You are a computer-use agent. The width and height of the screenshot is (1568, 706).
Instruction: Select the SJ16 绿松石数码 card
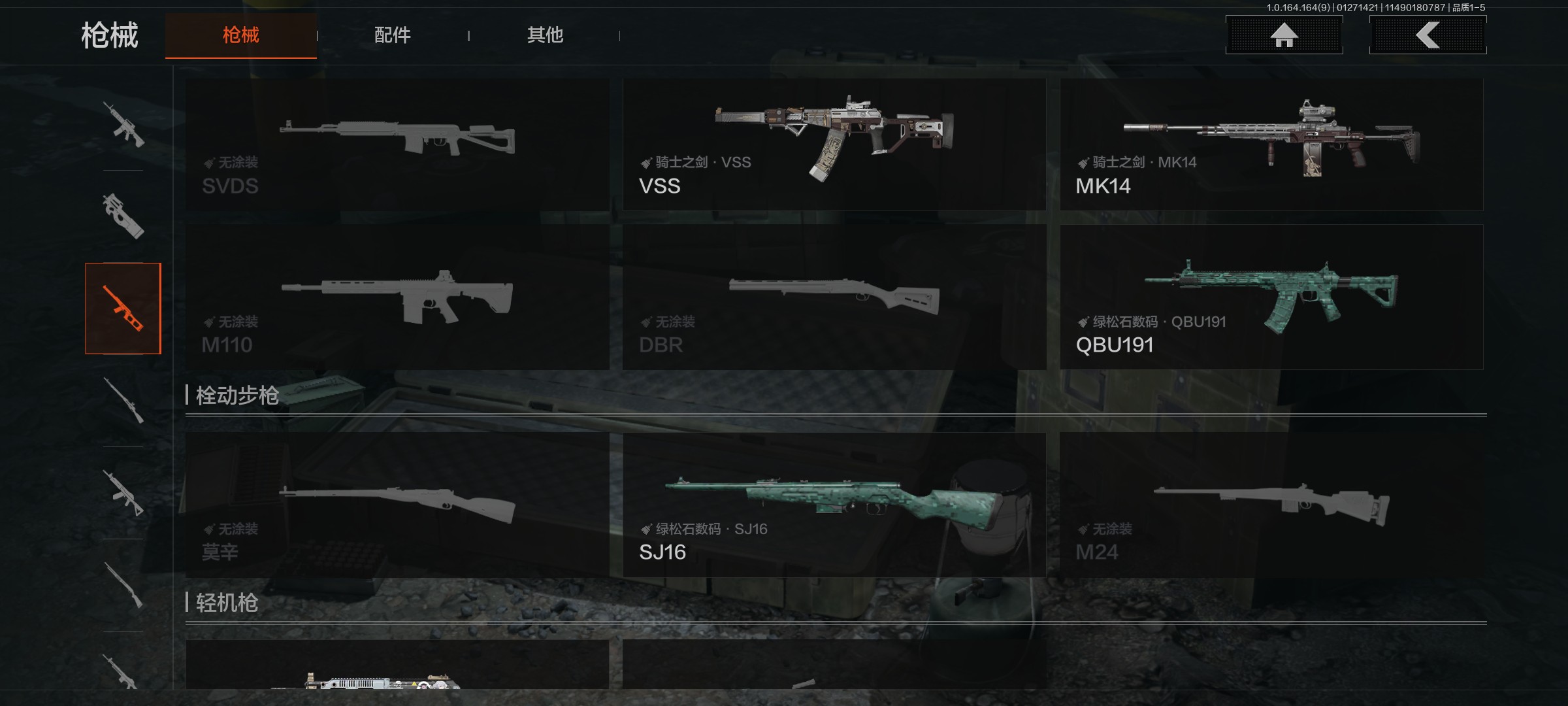(834, 505)
